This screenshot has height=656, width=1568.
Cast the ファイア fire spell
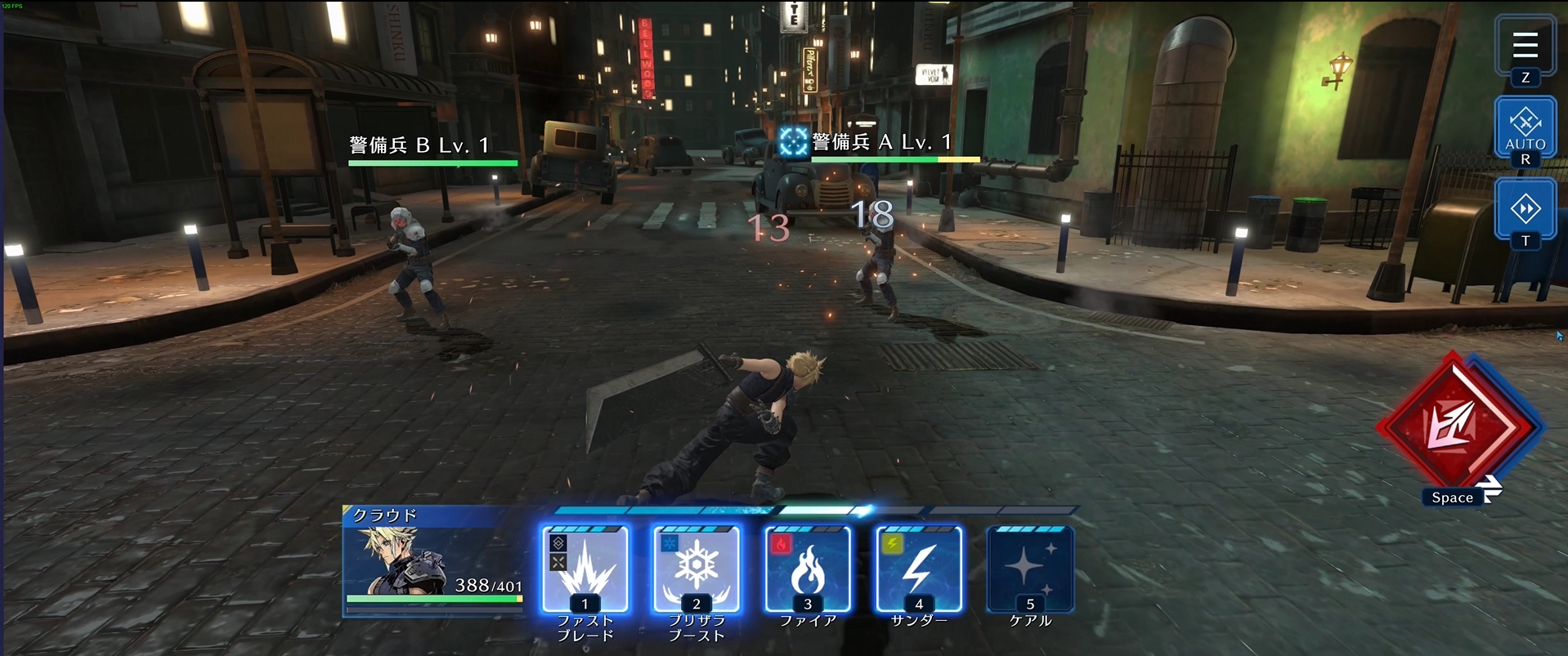coord(808,569)
